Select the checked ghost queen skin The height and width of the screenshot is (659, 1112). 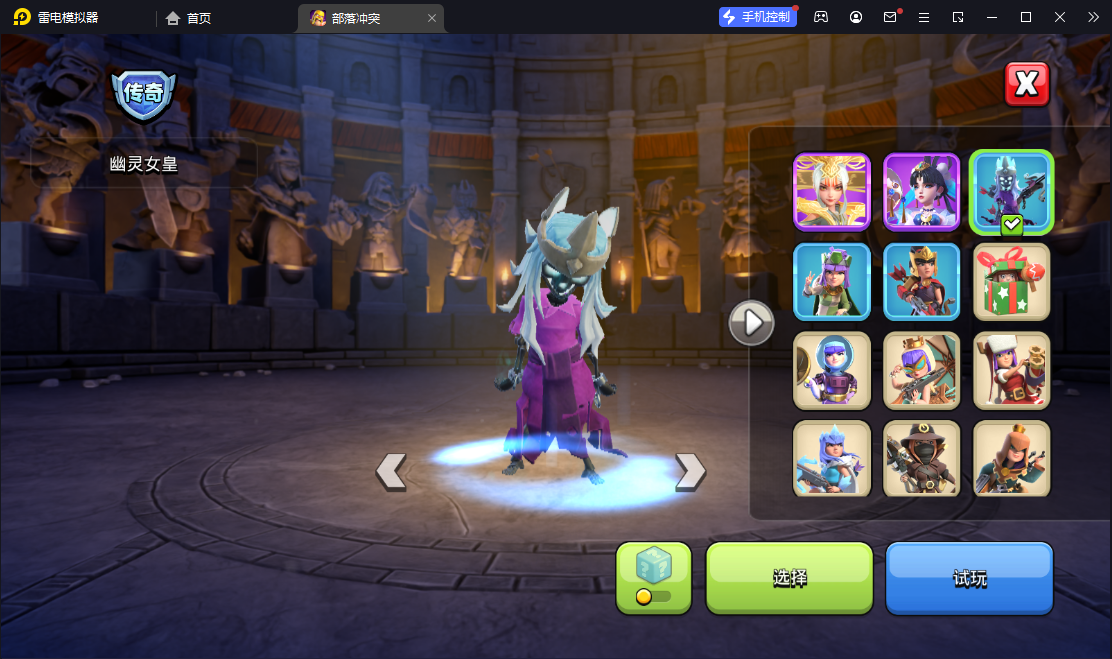pos(1011,192)
